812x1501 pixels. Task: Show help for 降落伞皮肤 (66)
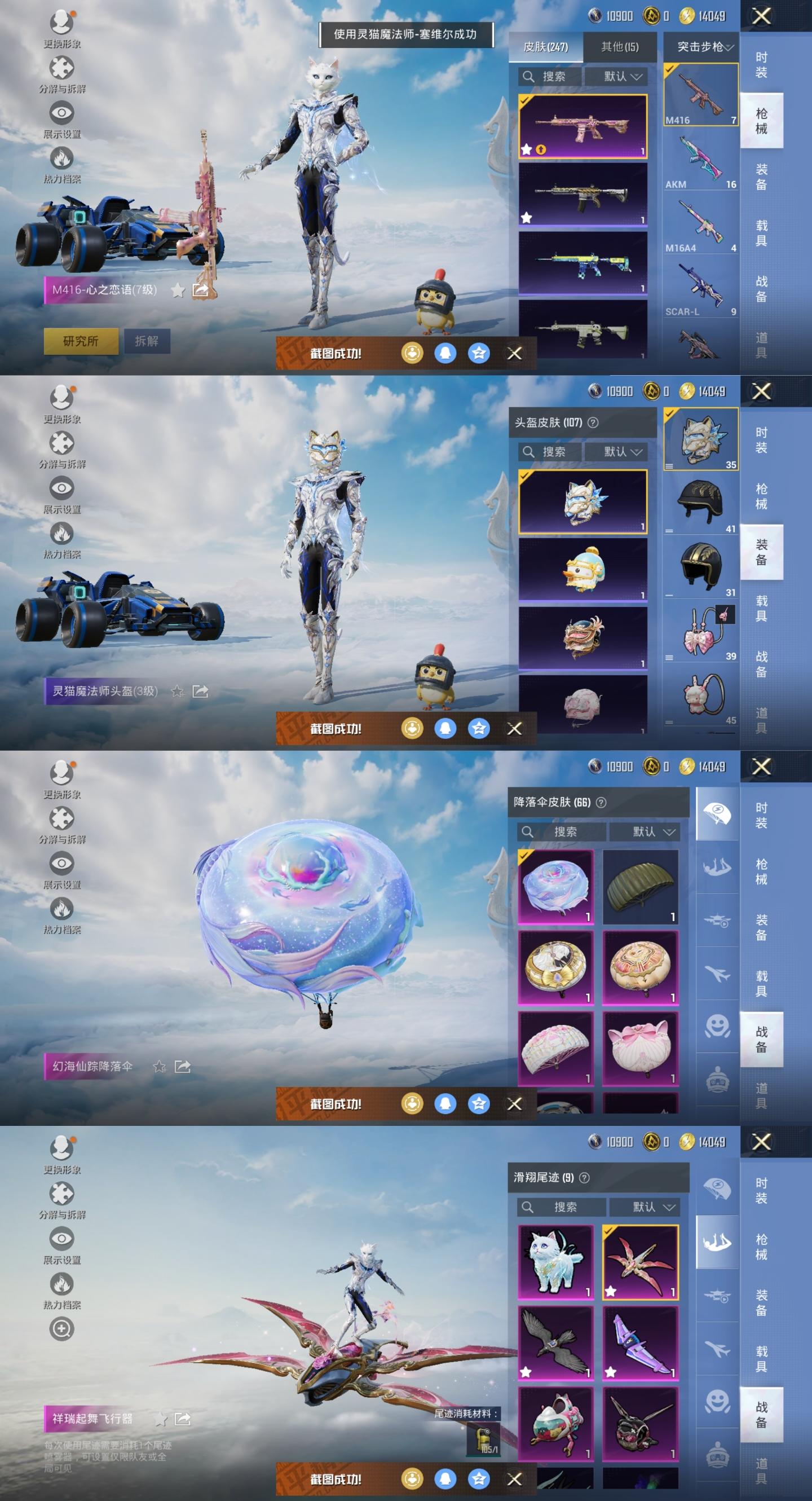(x=601, y=802)
